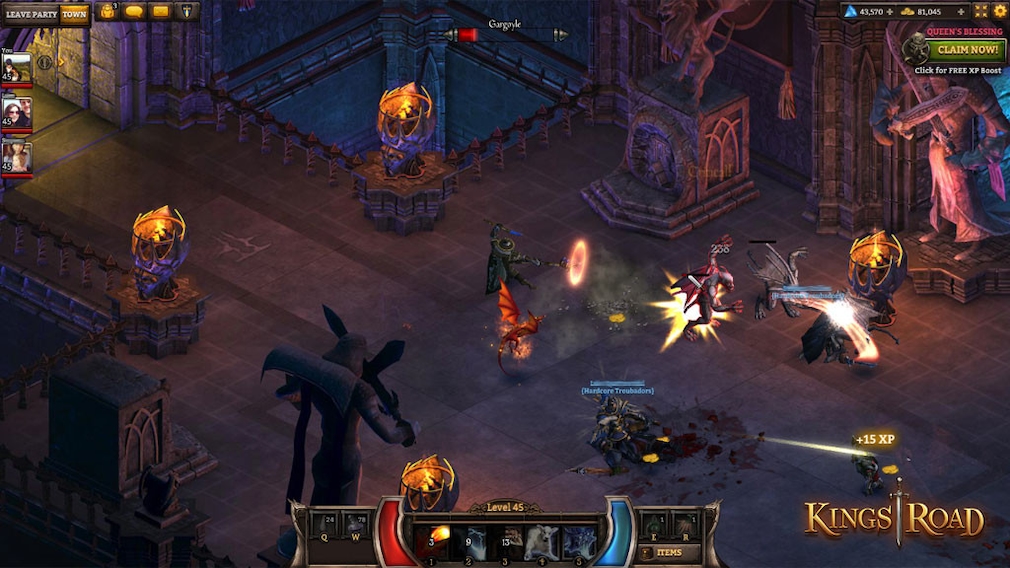1010x568 pixels.
Task: Use the W potion slot
Action: 355,526
